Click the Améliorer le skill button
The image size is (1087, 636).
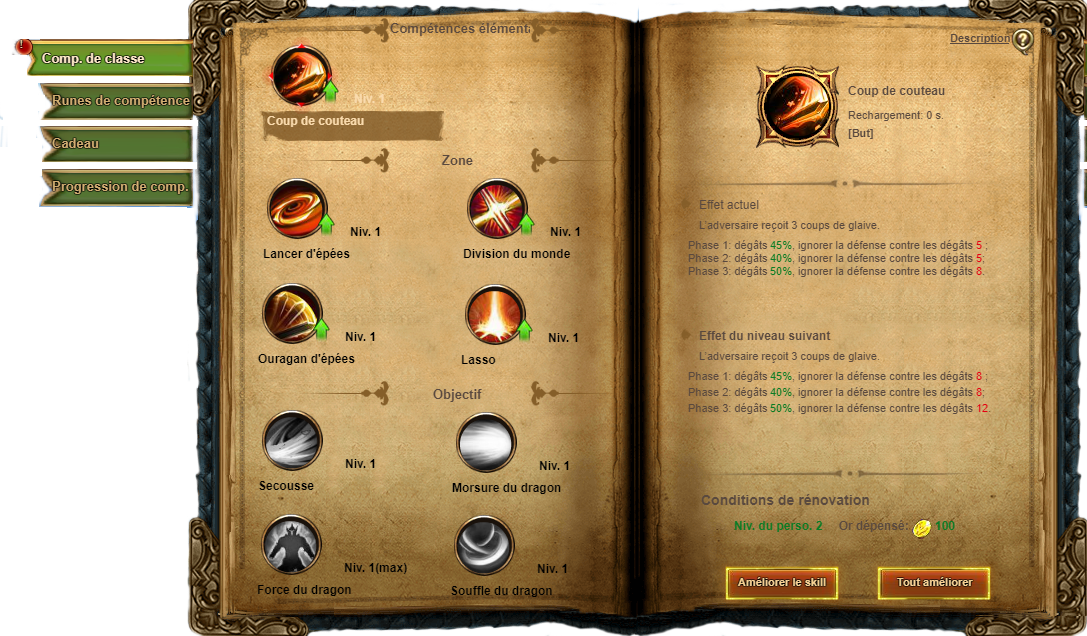tap(781, 582)
